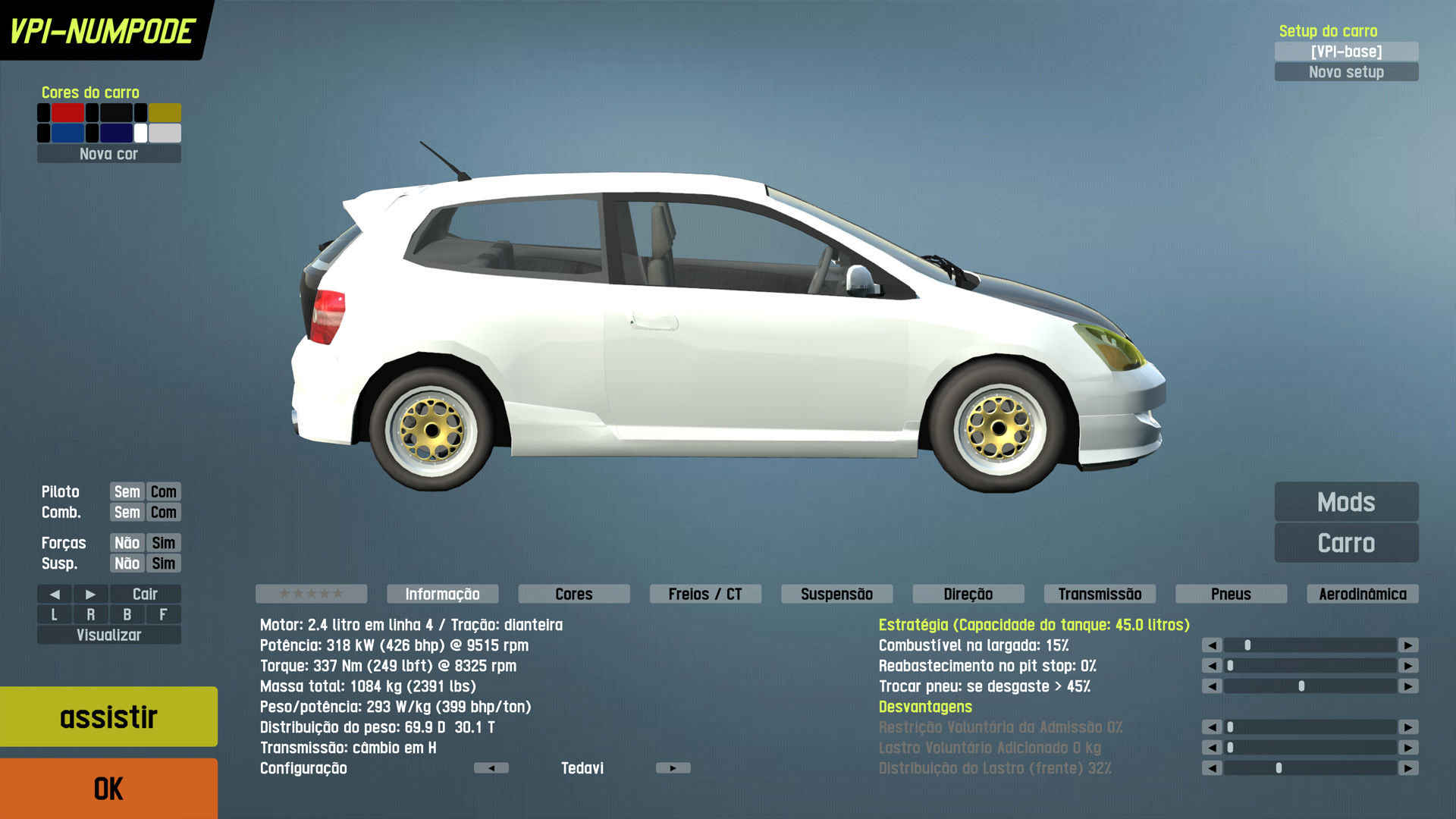Create a Novo setup
The width and height of the screenshot is (1456, 819).
click(1346, 72)
